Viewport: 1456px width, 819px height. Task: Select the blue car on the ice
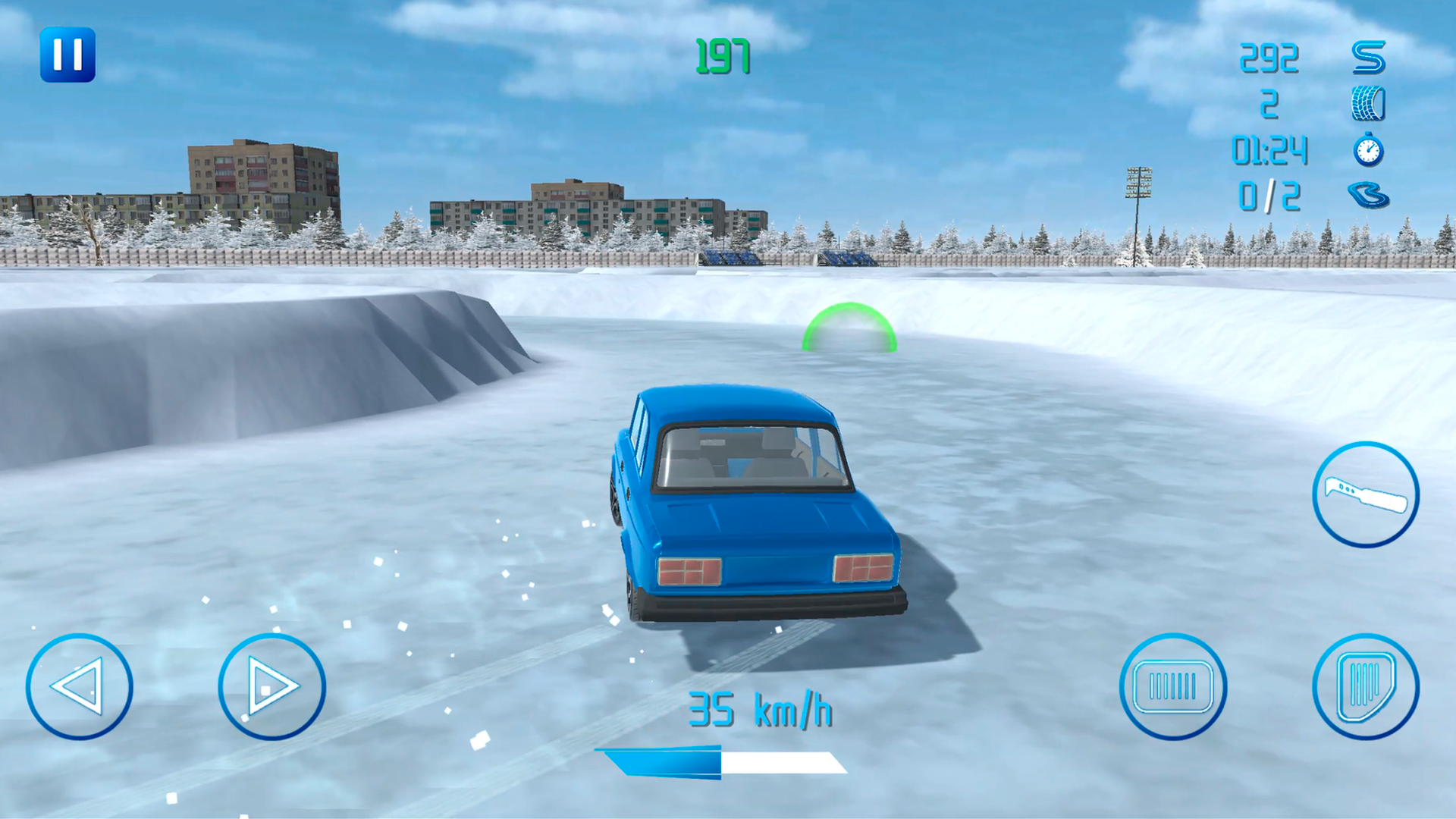[758, 508]
